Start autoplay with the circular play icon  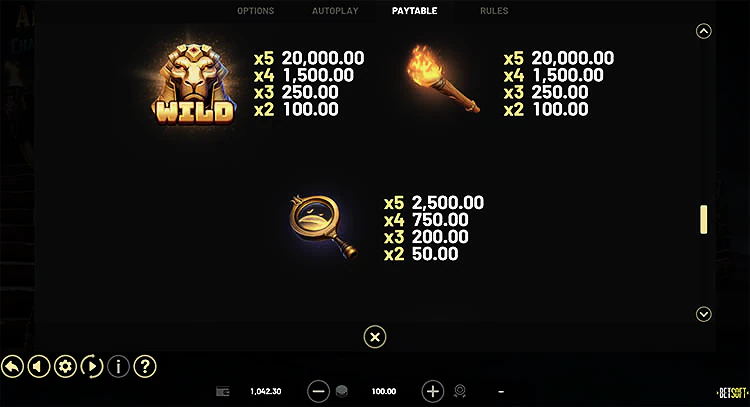tap(91, 366)
